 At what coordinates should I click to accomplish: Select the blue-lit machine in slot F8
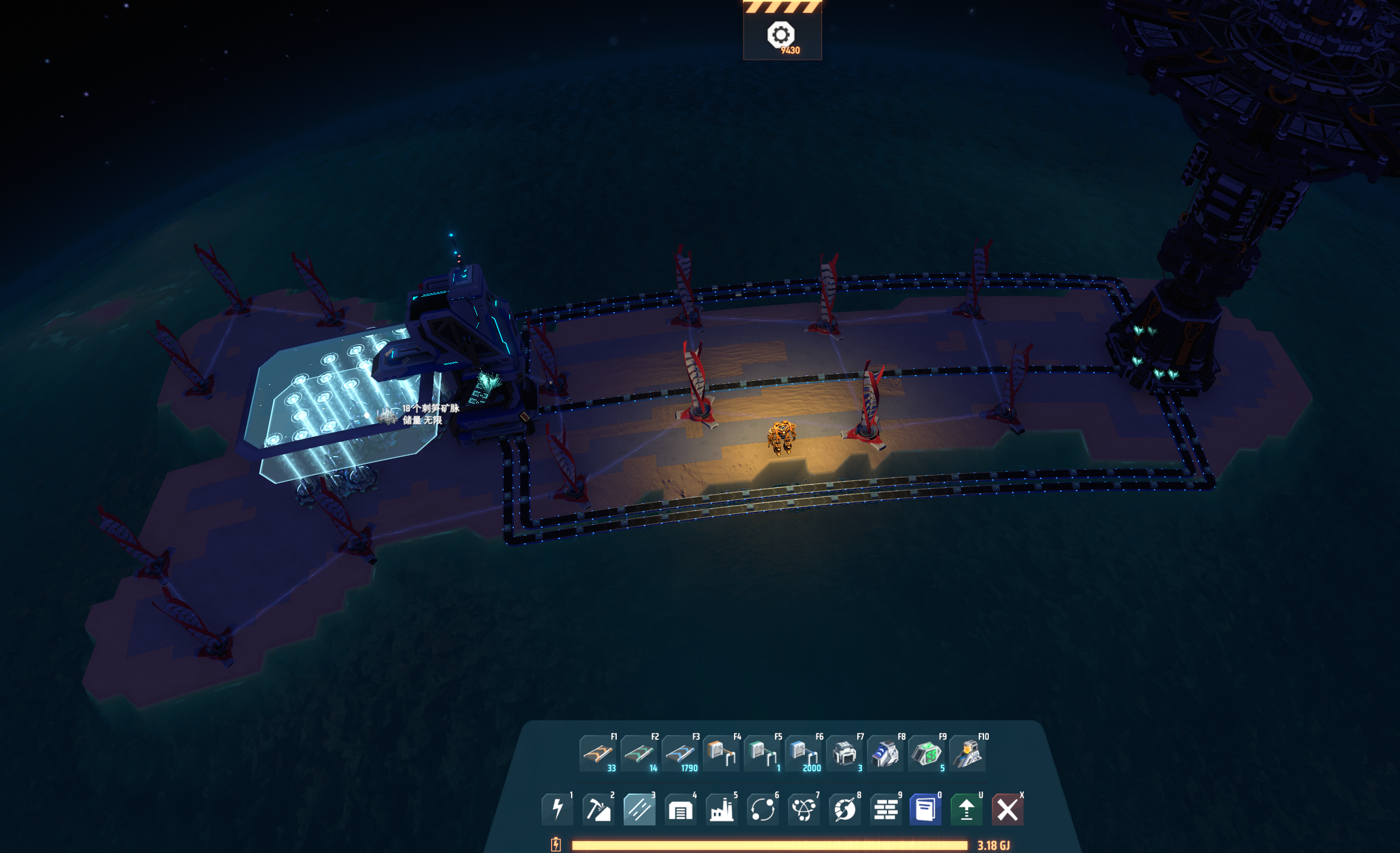[x=885, y=753]
